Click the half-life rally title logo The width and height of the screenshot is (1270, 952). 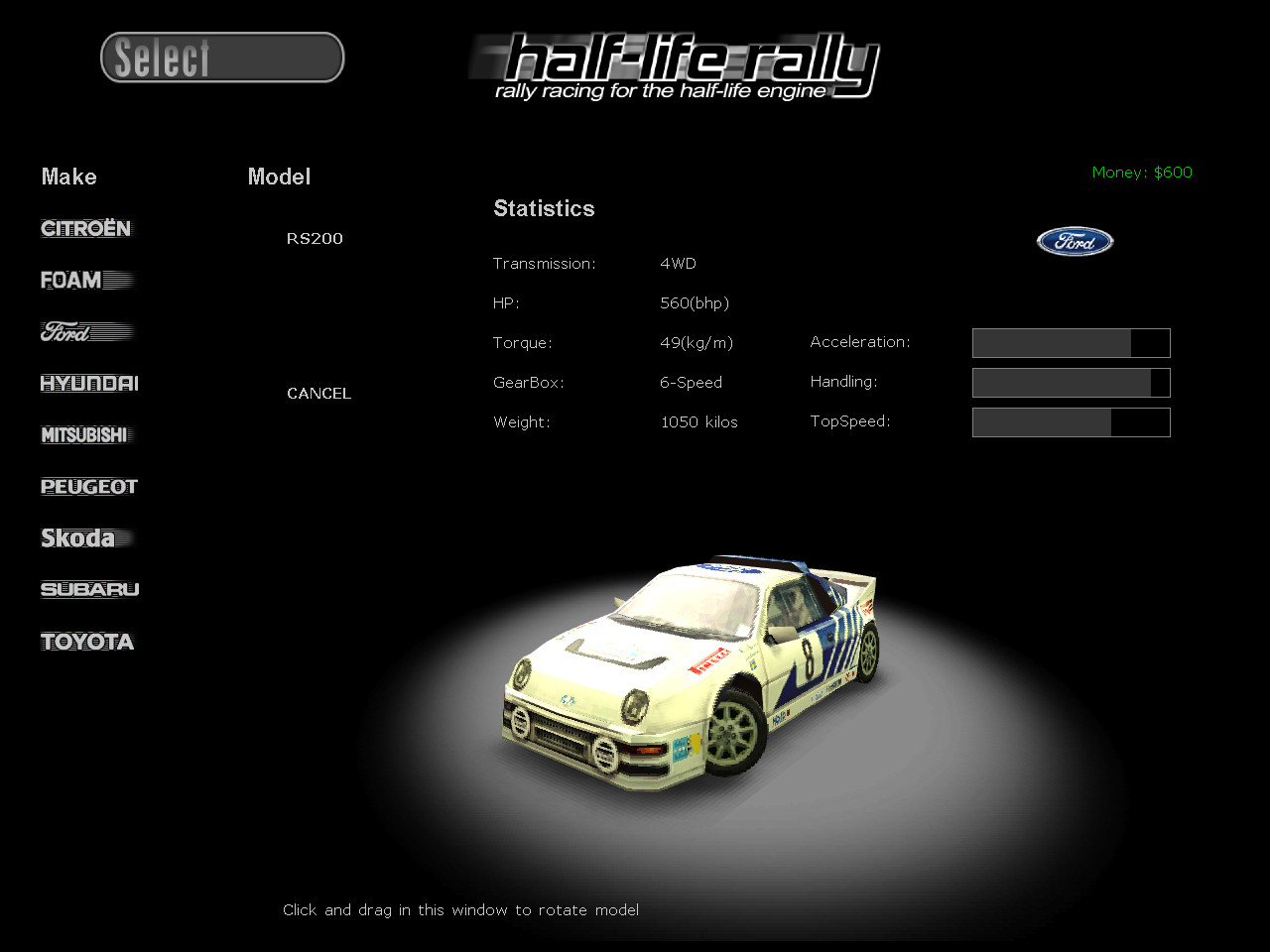coord(673,65)
